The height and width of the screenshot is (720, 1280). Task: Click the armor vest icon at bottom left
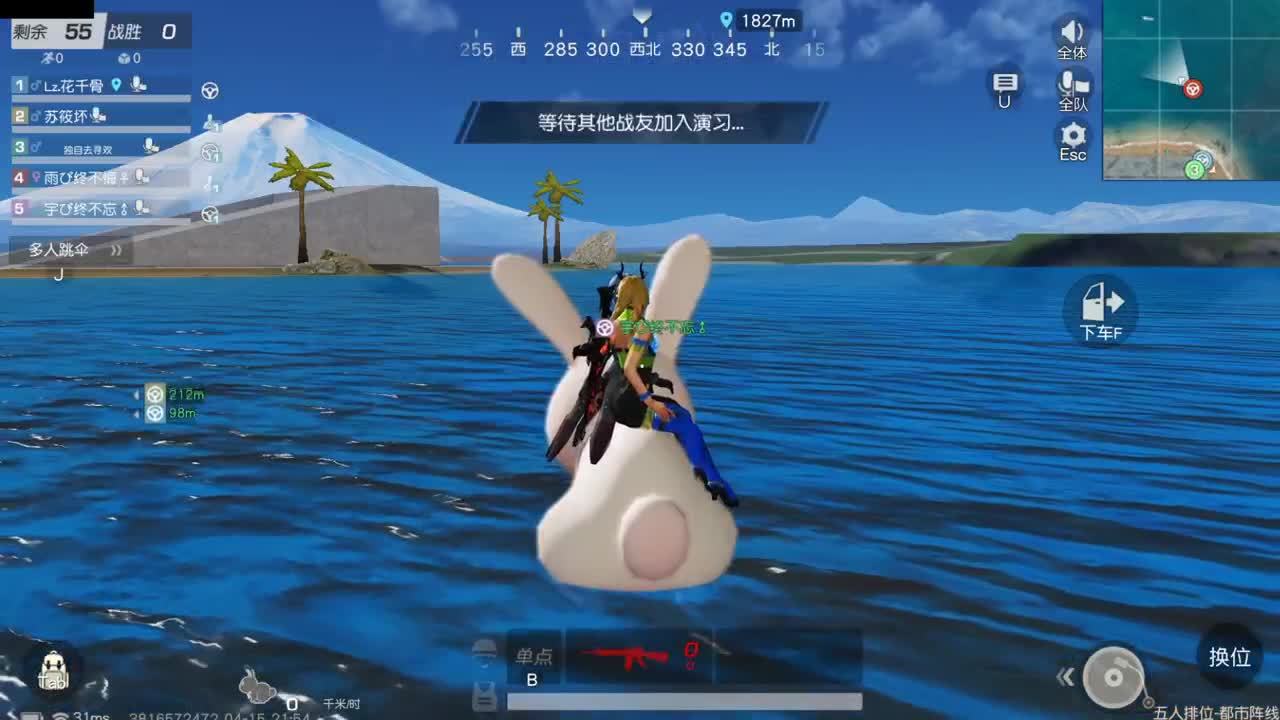[x=485, y=697]
